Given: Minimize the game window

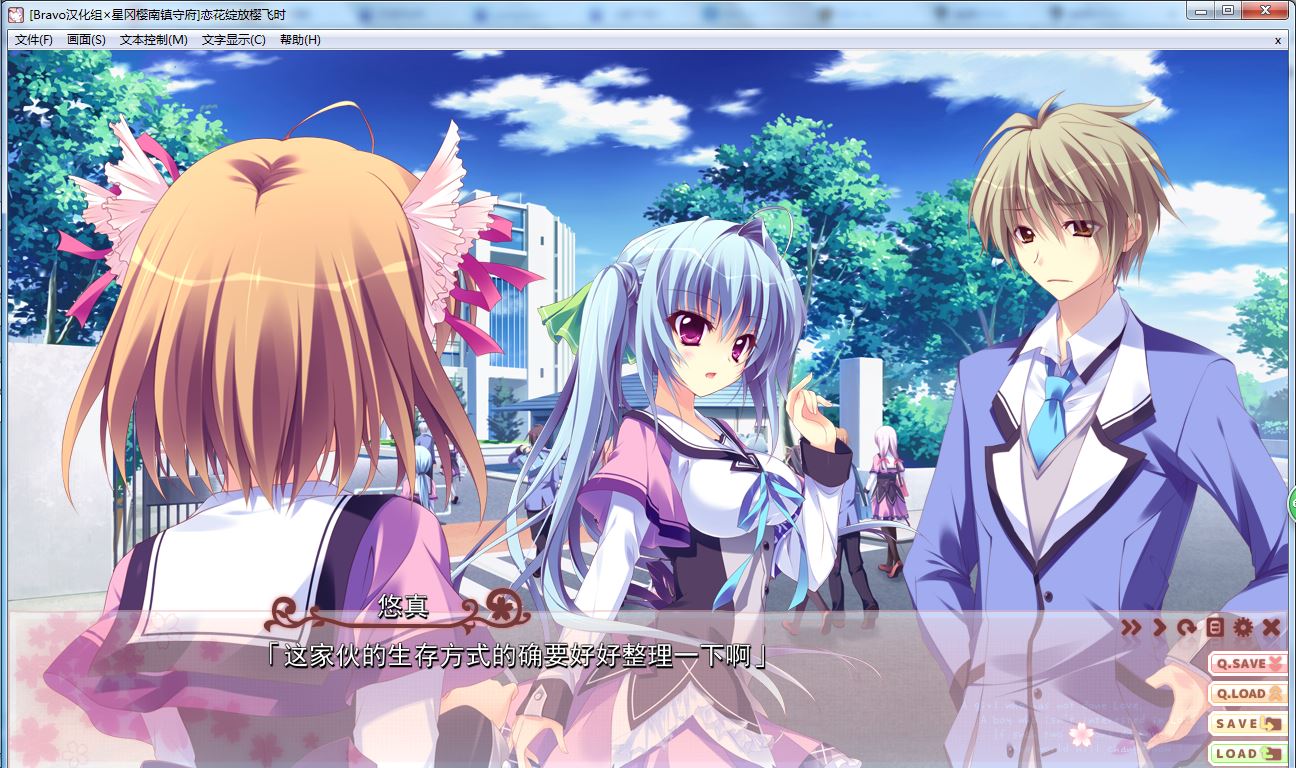Looking at the screenshot, I should [1202, 10].
